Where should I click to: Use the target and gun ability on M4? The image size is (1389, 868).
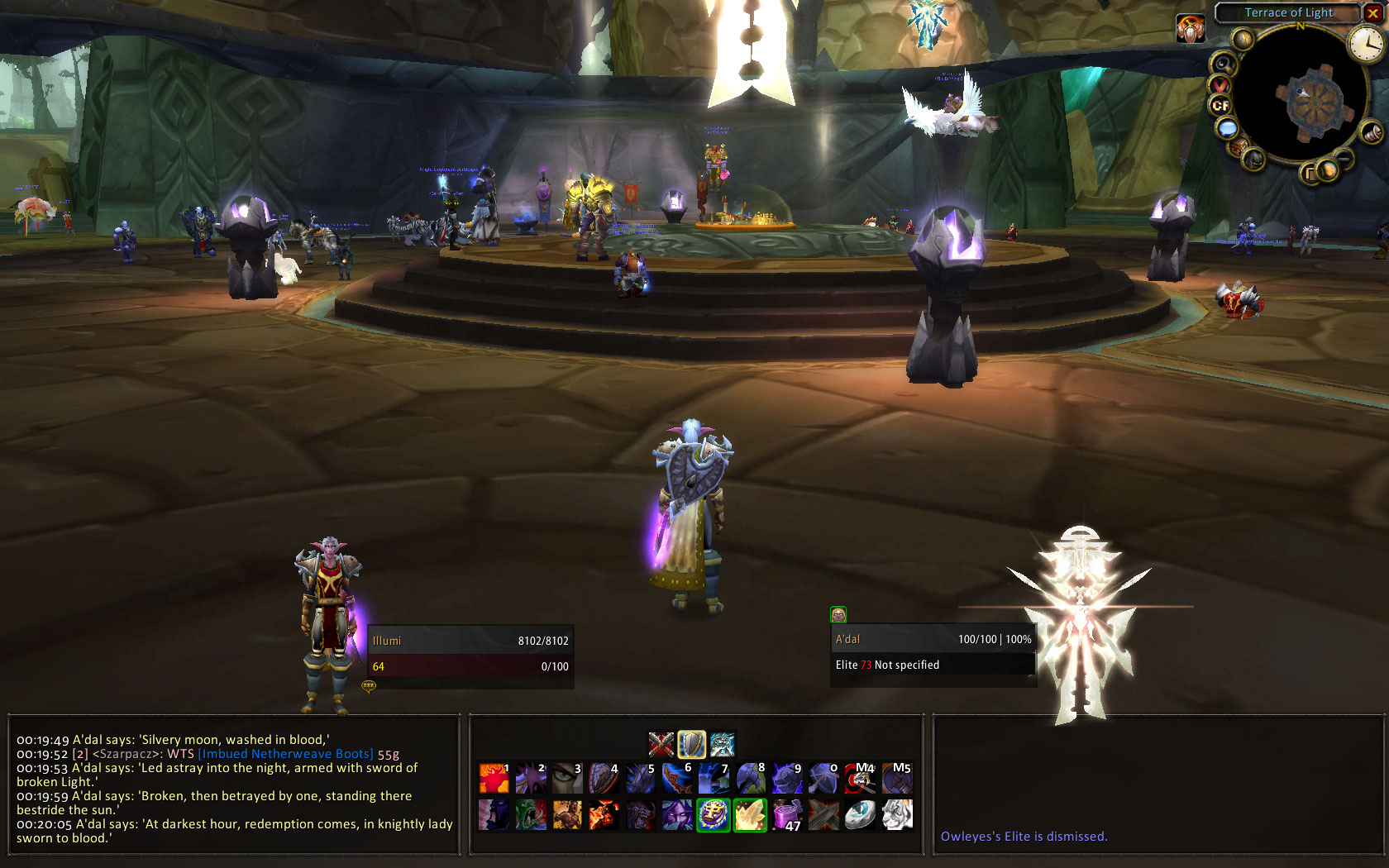coord(862,778)
